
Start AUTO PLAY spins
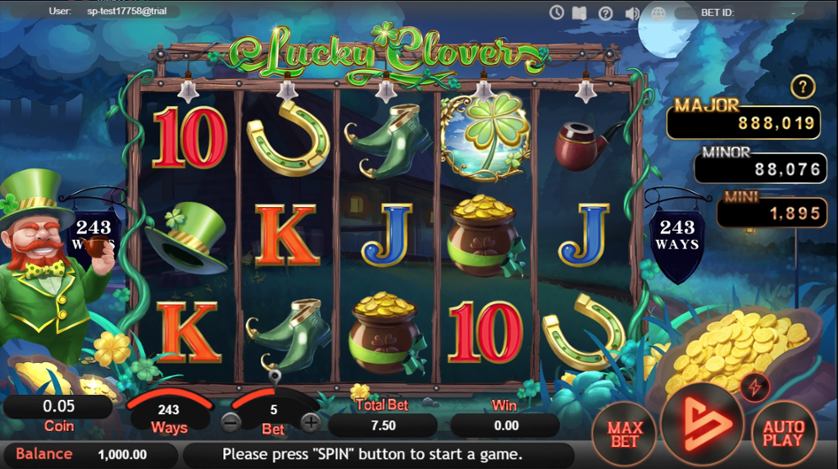coord(783,433)
